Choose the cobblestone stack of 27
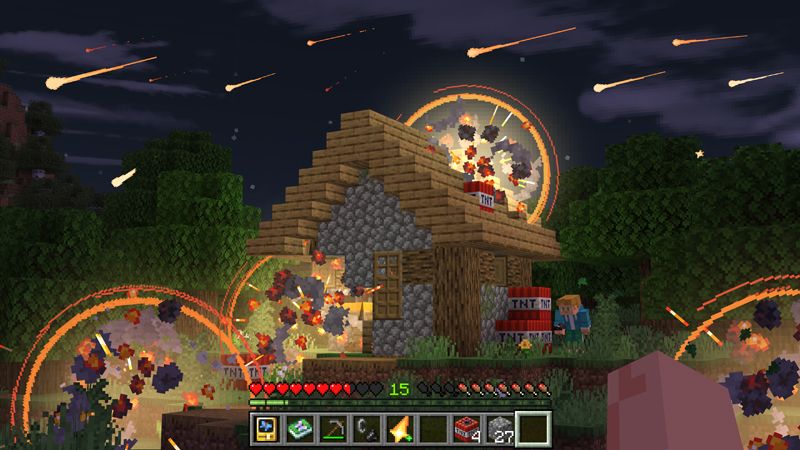This screenshot has height=450, width=800. click(x=500, y=428)
